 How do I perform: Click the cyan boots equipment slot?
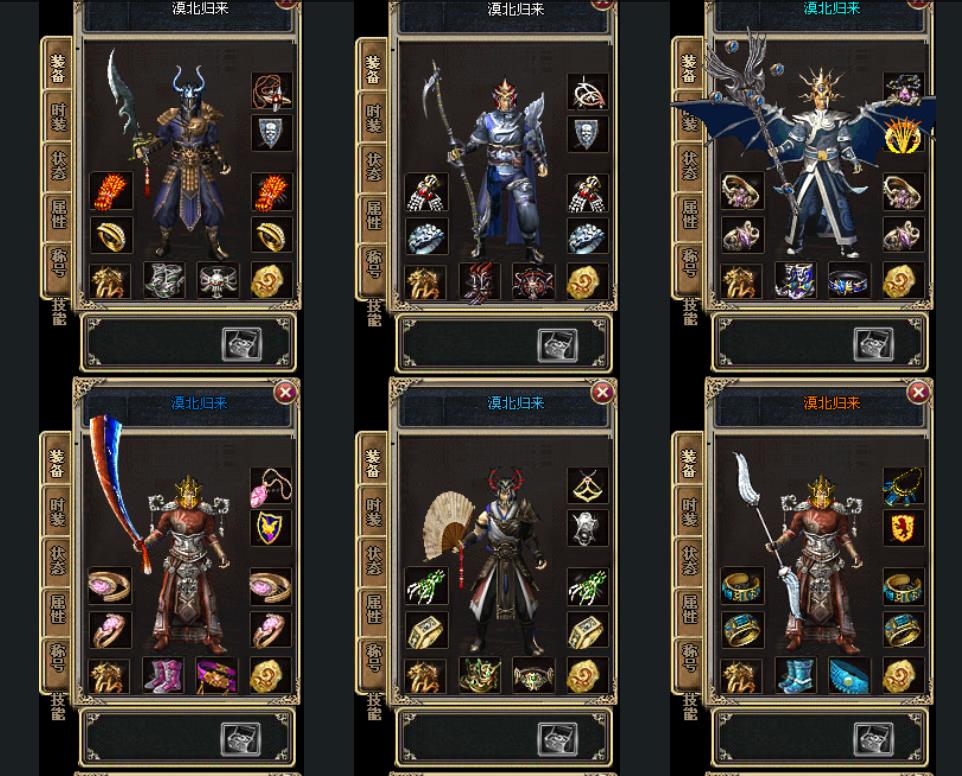(795, 675)
